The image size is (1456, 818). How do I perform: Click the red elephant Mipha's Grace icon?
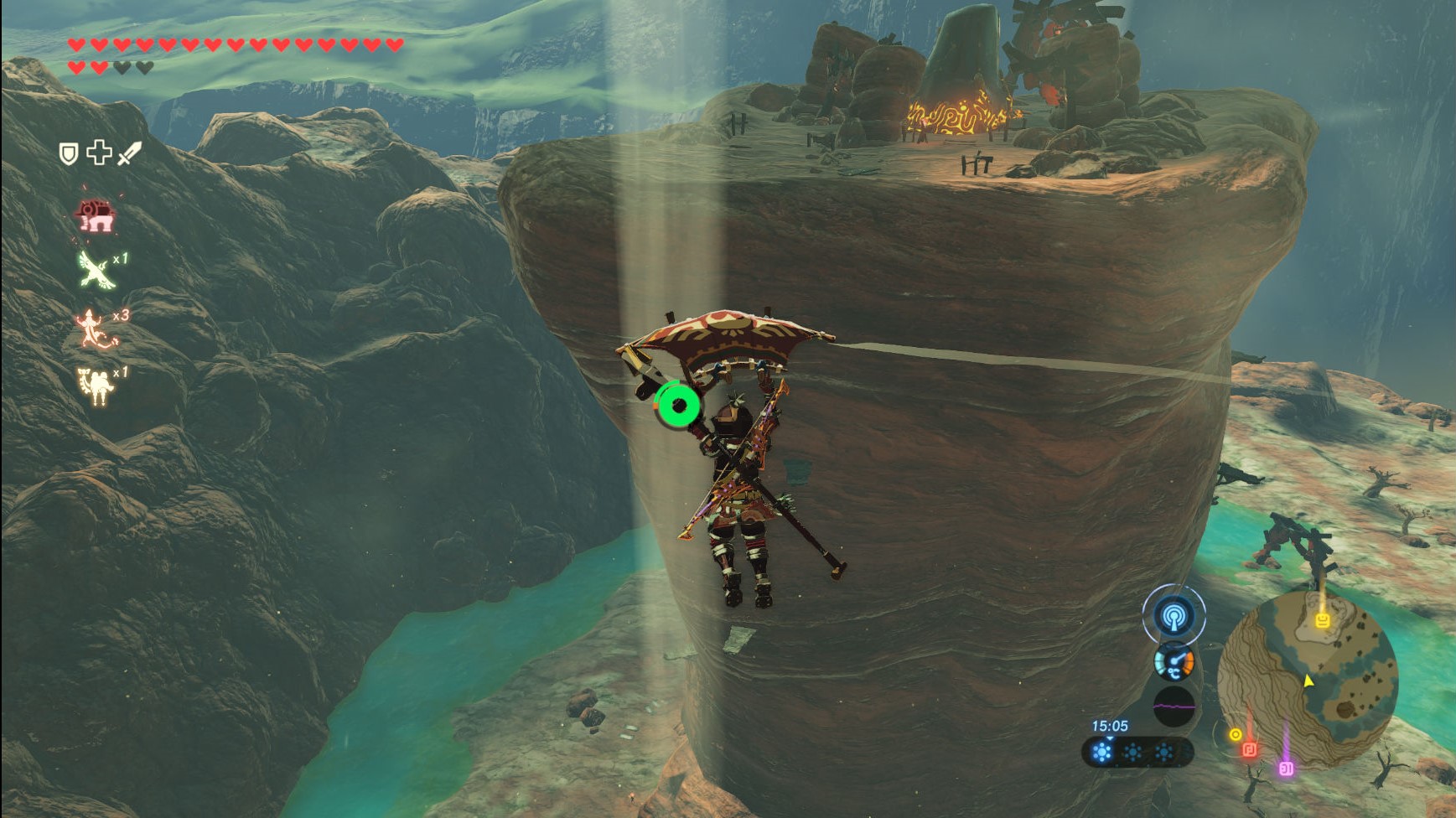coord(96,217)
